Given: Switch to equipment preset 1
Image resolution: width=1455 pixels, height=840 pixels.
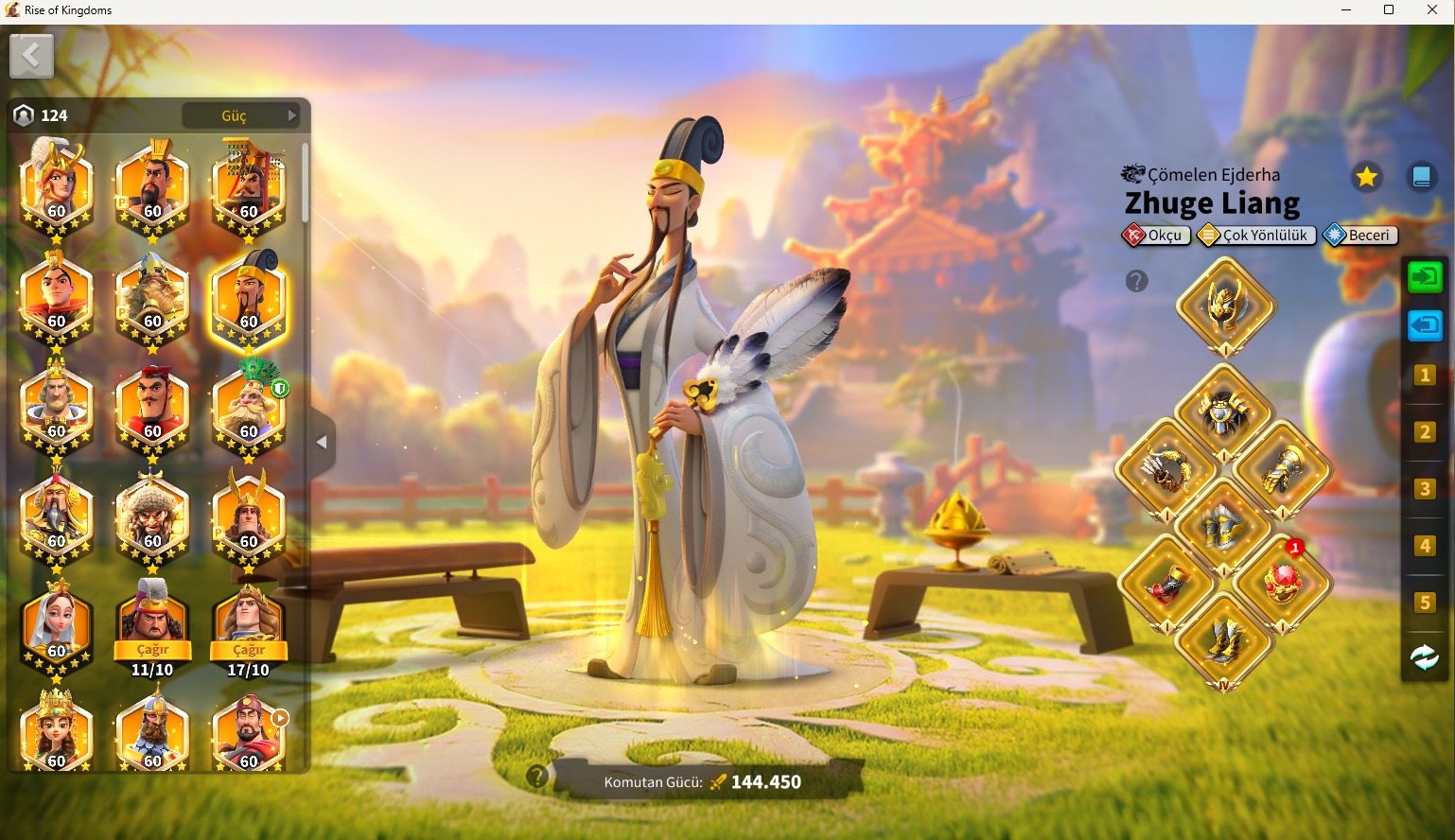Looking at the screenshot, I should [1425, 376].
